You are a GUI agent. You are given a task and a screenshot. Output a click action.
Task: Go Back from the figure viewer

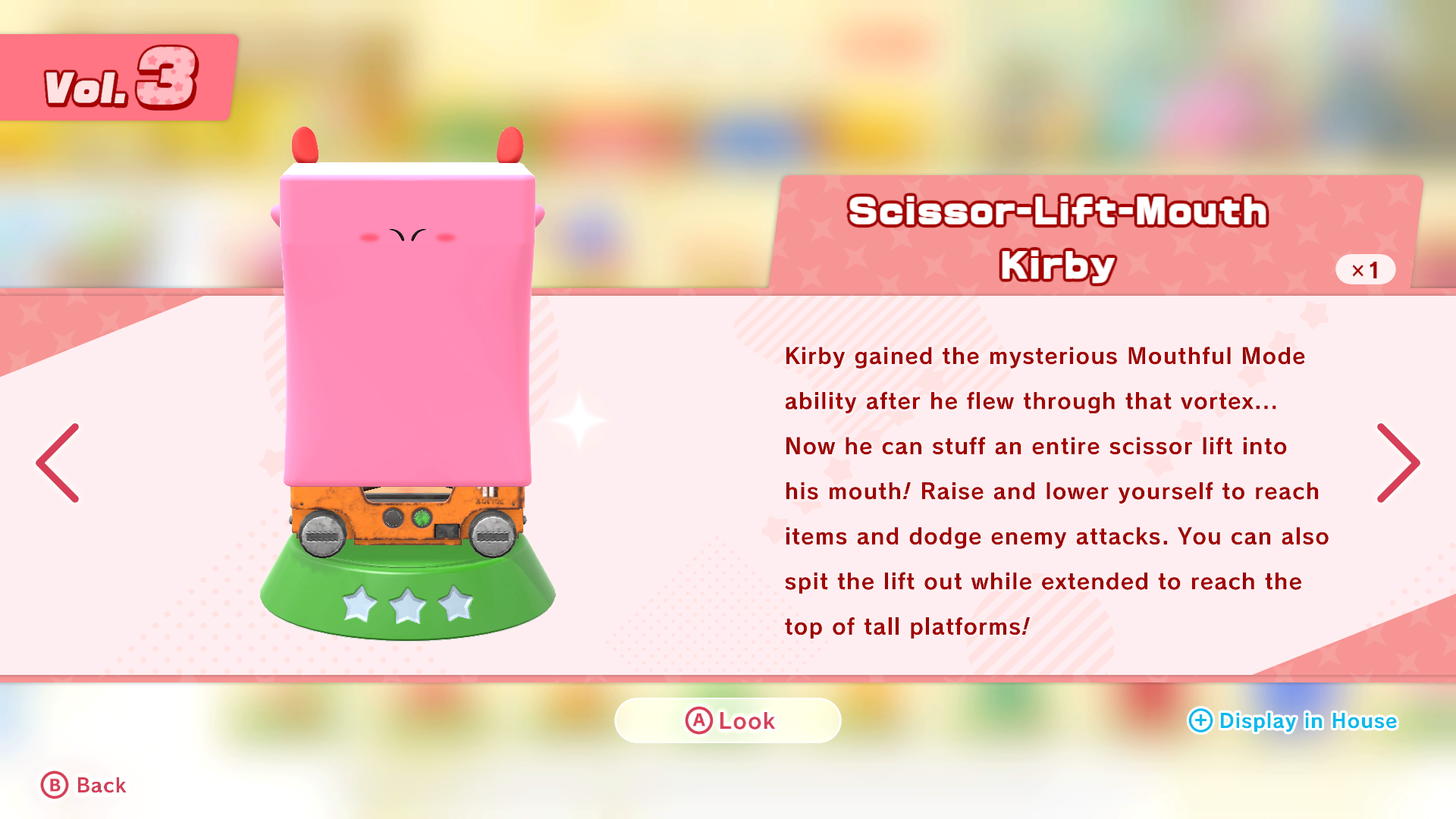(x=84, y=785)
